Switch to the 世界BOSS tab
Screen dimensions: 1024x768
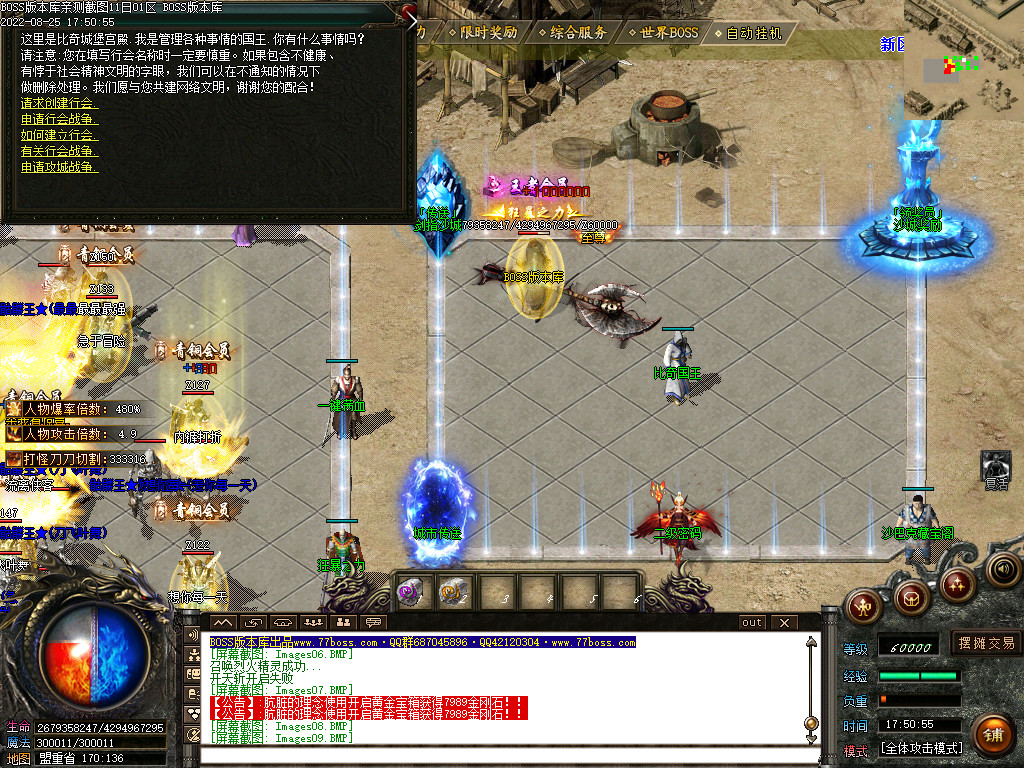click(x=663, y=32)
